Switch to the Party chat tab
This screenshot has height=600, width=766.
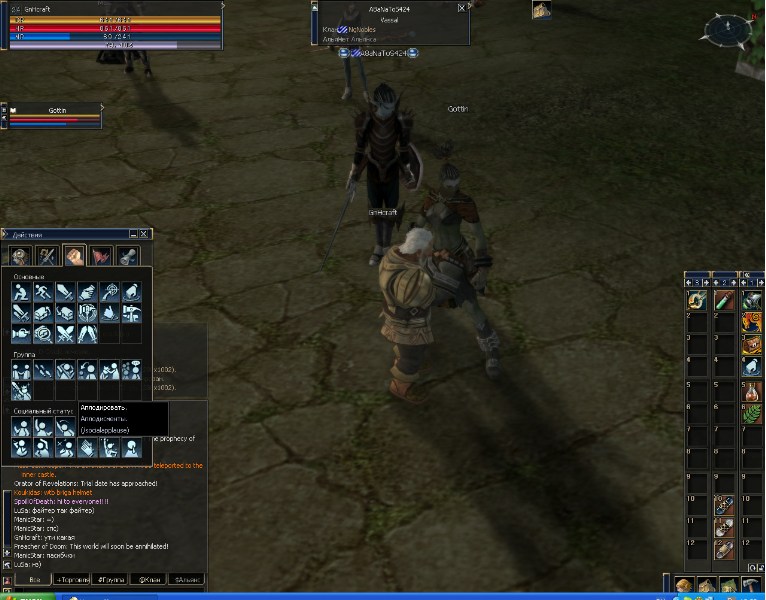(x=110, y=579)
